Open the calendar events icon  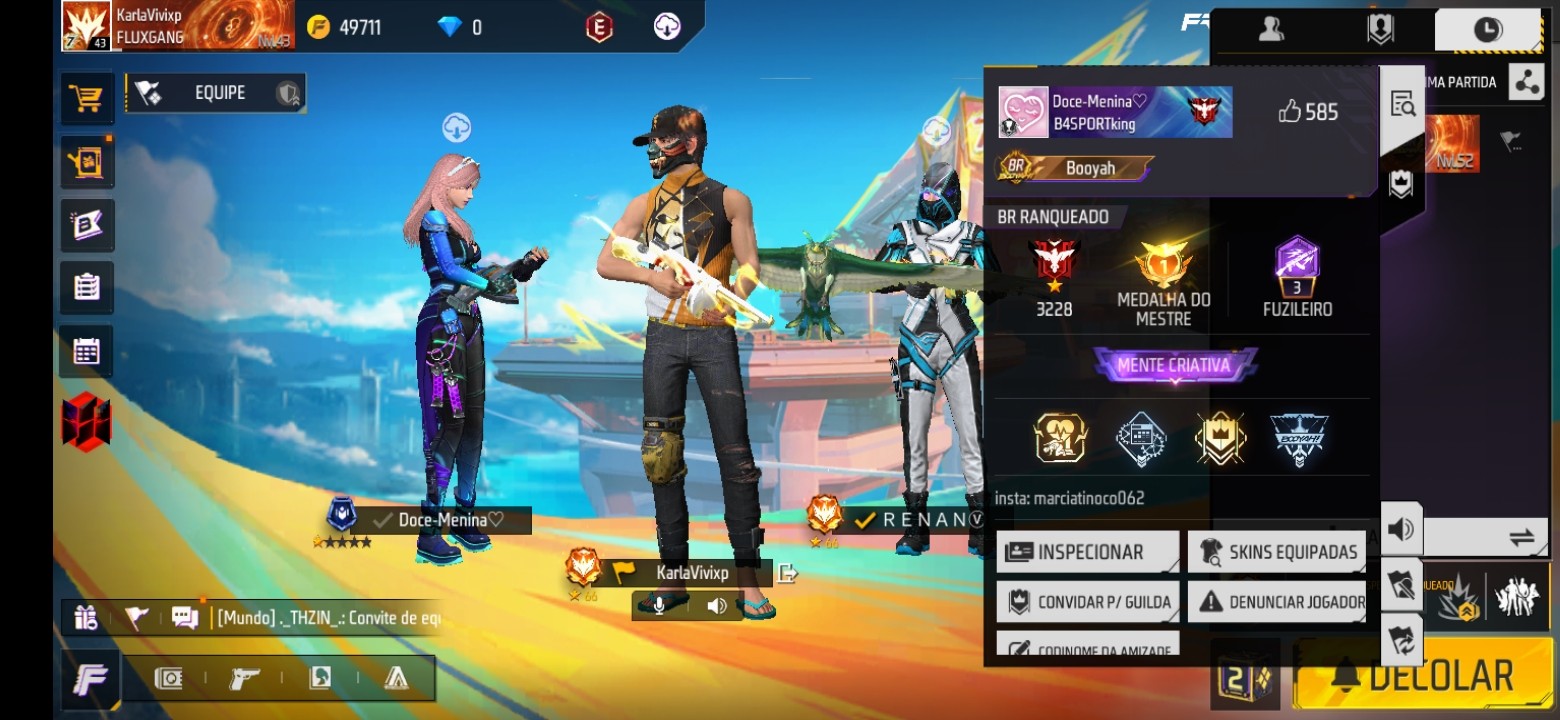pos(86,351)
